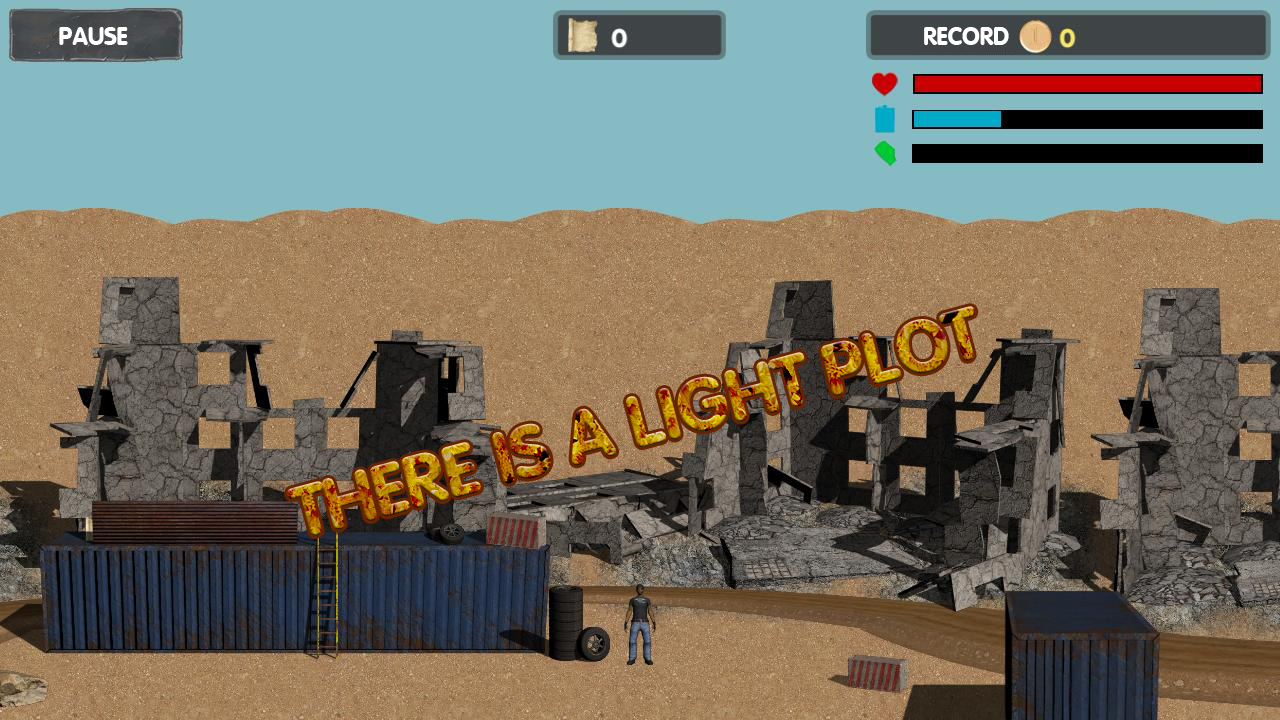Click the coin icon's score value showing 0
The height and width of the screenshot is (720, 1280).
[x=1067, y=38]
